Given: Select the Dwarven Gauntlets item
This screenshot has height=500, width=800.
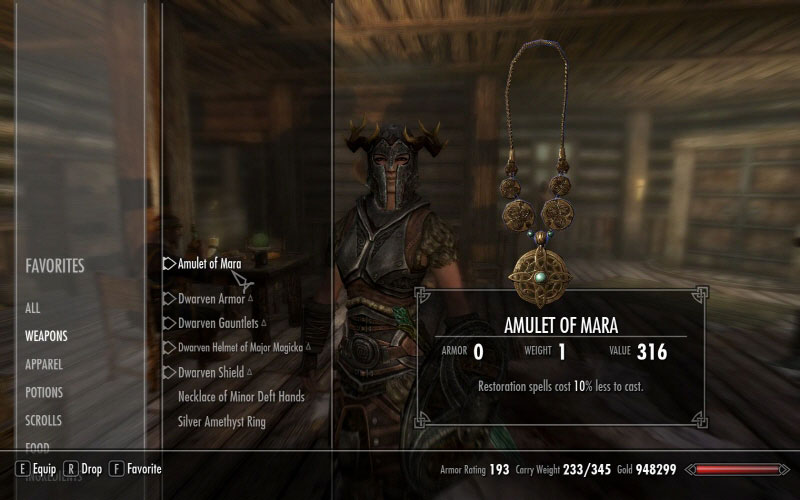Looking at the screenshot, I should (x=217, y=323).
